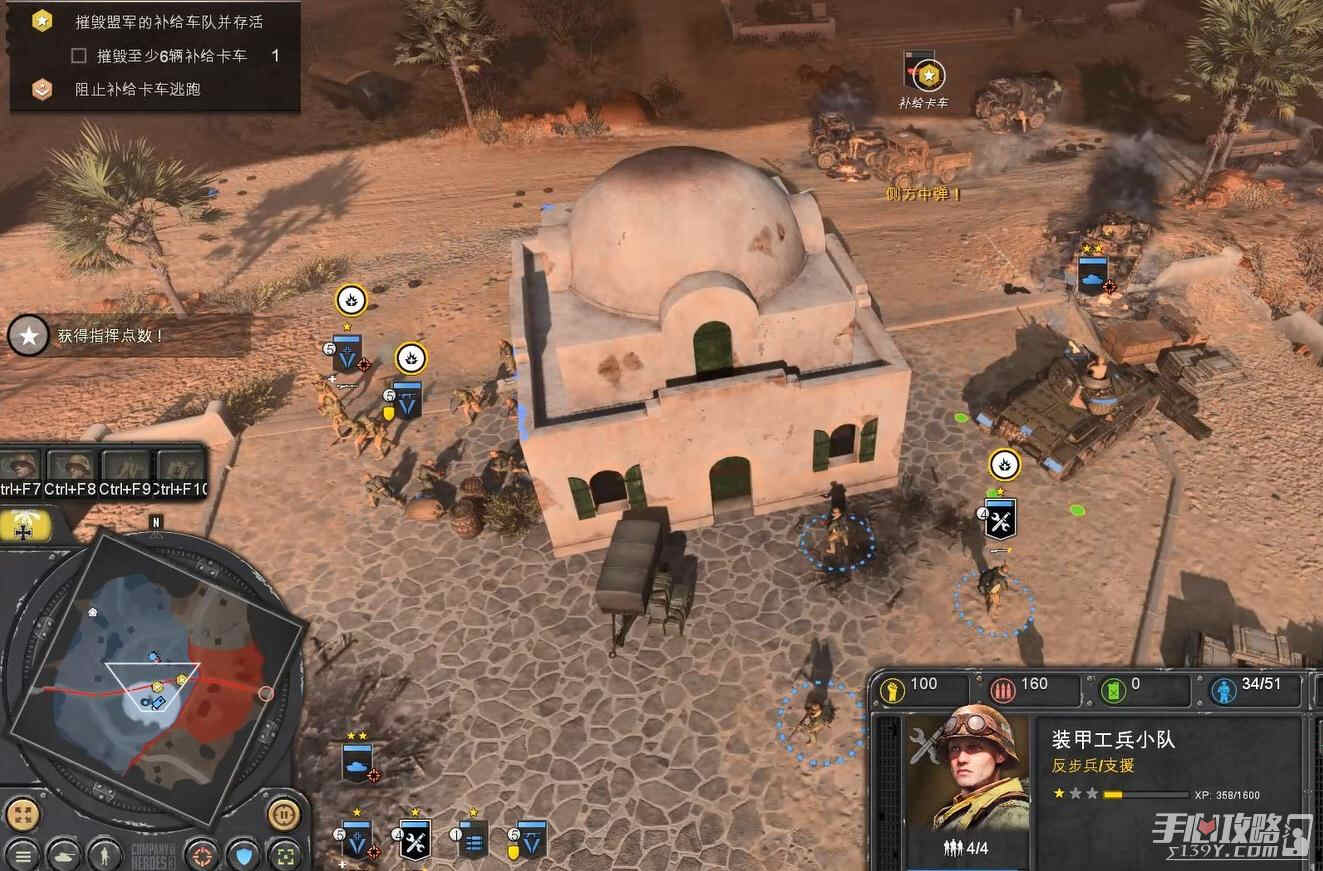The width and height of the screenshot is (1323, 871).
Task: Click the four-arrows button beside minimap
Action: pos(21,811)
